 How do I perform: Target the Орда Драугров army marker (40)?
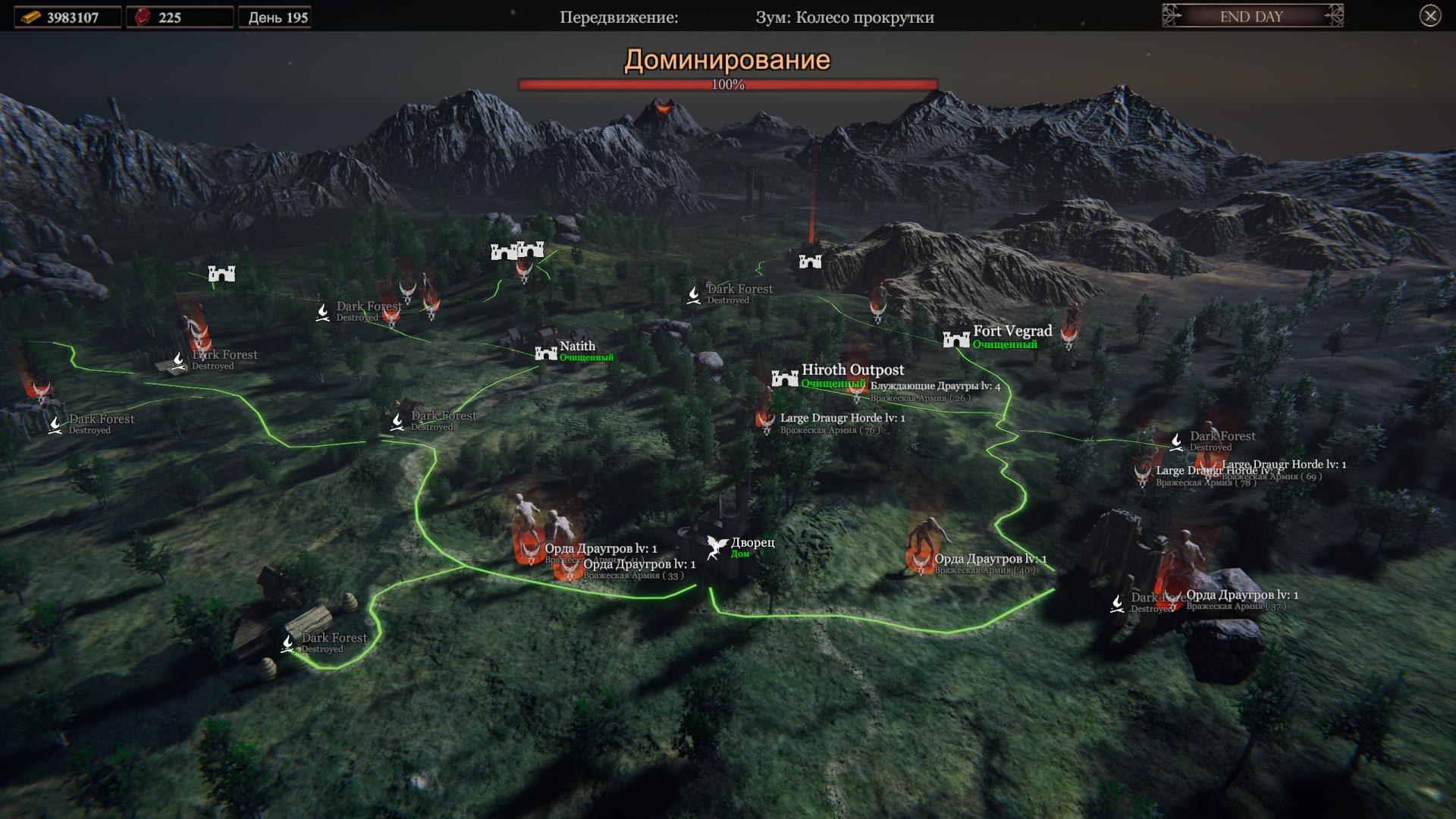(921, 561)
